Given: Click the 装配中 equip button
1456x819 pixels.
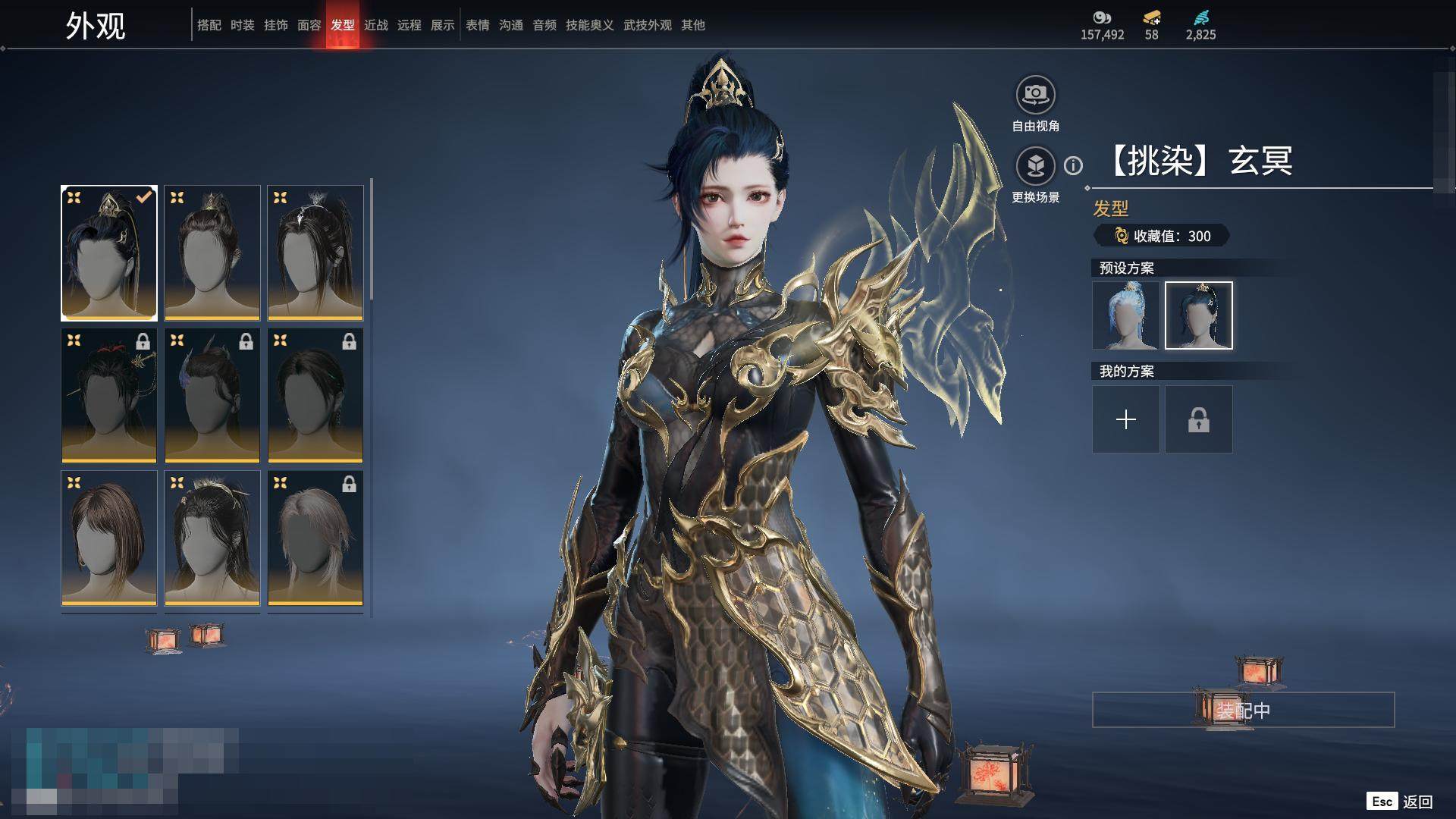Looking at the screenshot, I should 1243,710.
